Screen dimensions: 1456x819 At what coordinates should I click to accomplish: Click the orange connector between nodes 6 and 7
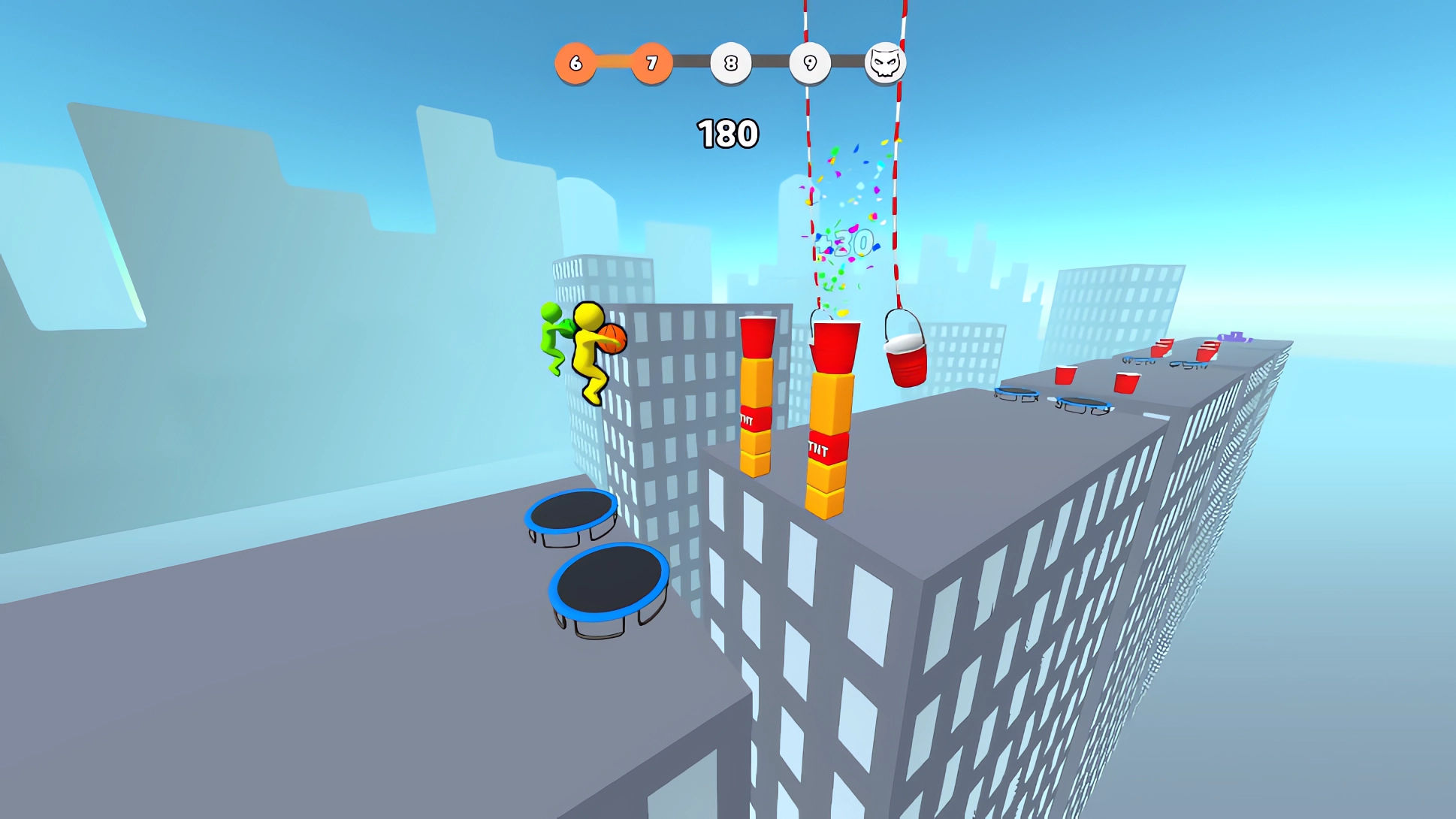[615, 64]
